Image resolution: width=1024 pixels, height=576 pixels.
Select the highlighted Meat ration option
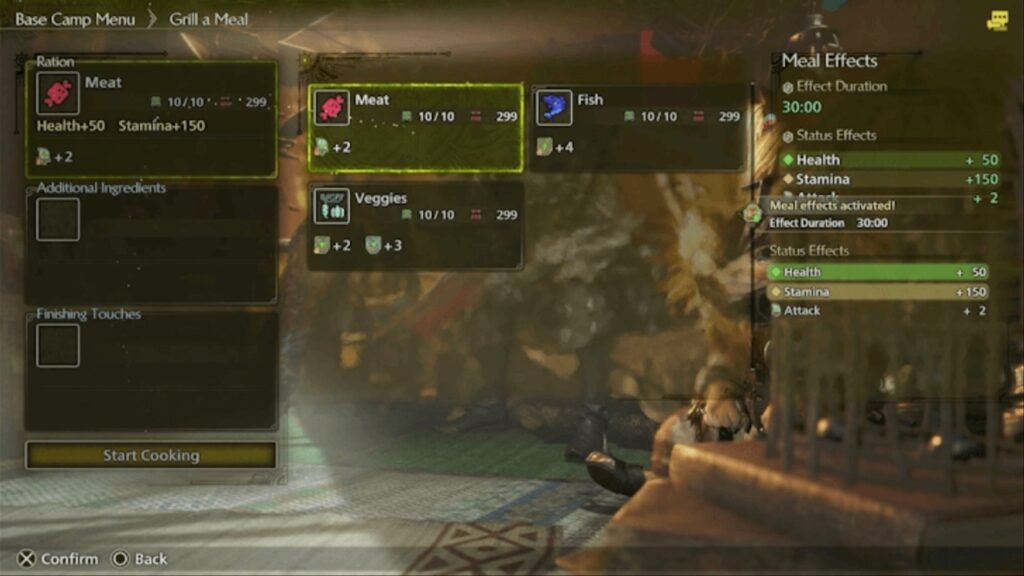tap(415, 127)
